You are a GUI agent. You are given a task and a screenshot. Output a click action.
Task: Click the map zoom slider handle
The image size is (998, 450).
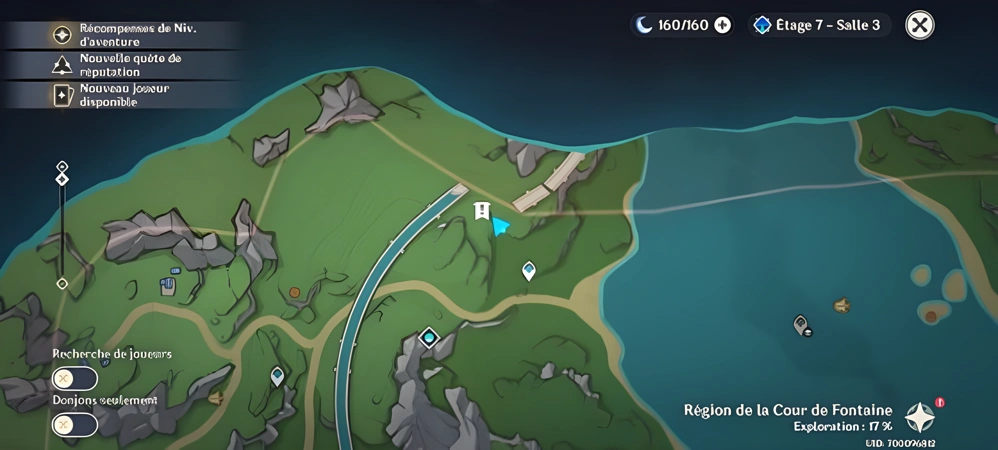point(62,179)
